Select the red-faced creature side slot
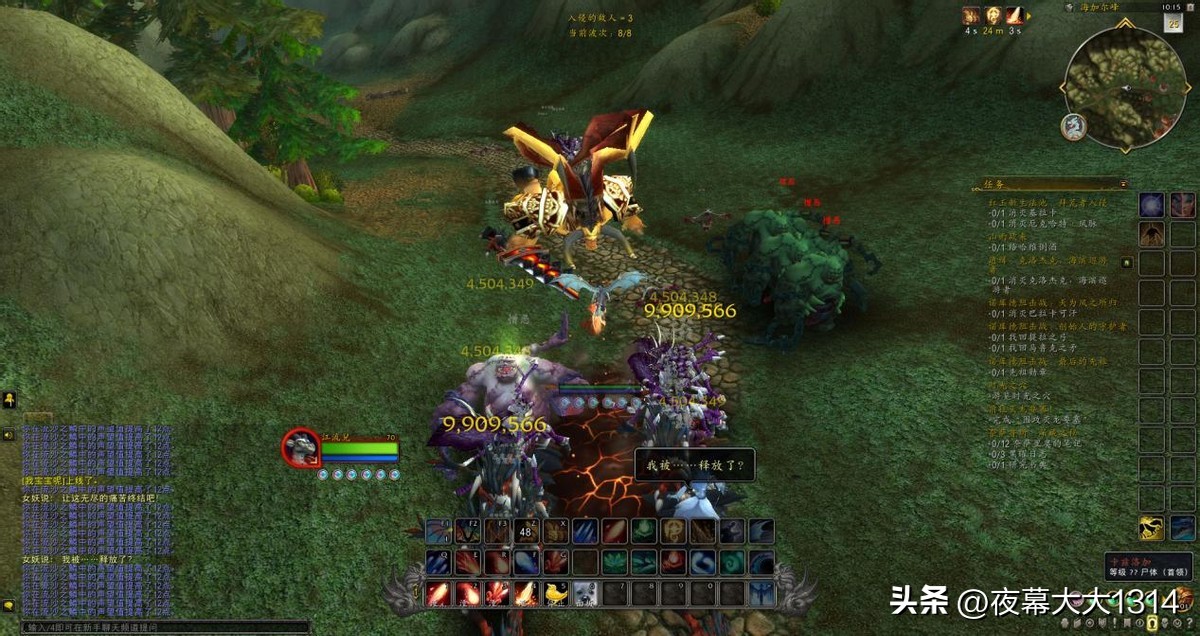Screen dimensions: 1200x636 coord(1181,205)
